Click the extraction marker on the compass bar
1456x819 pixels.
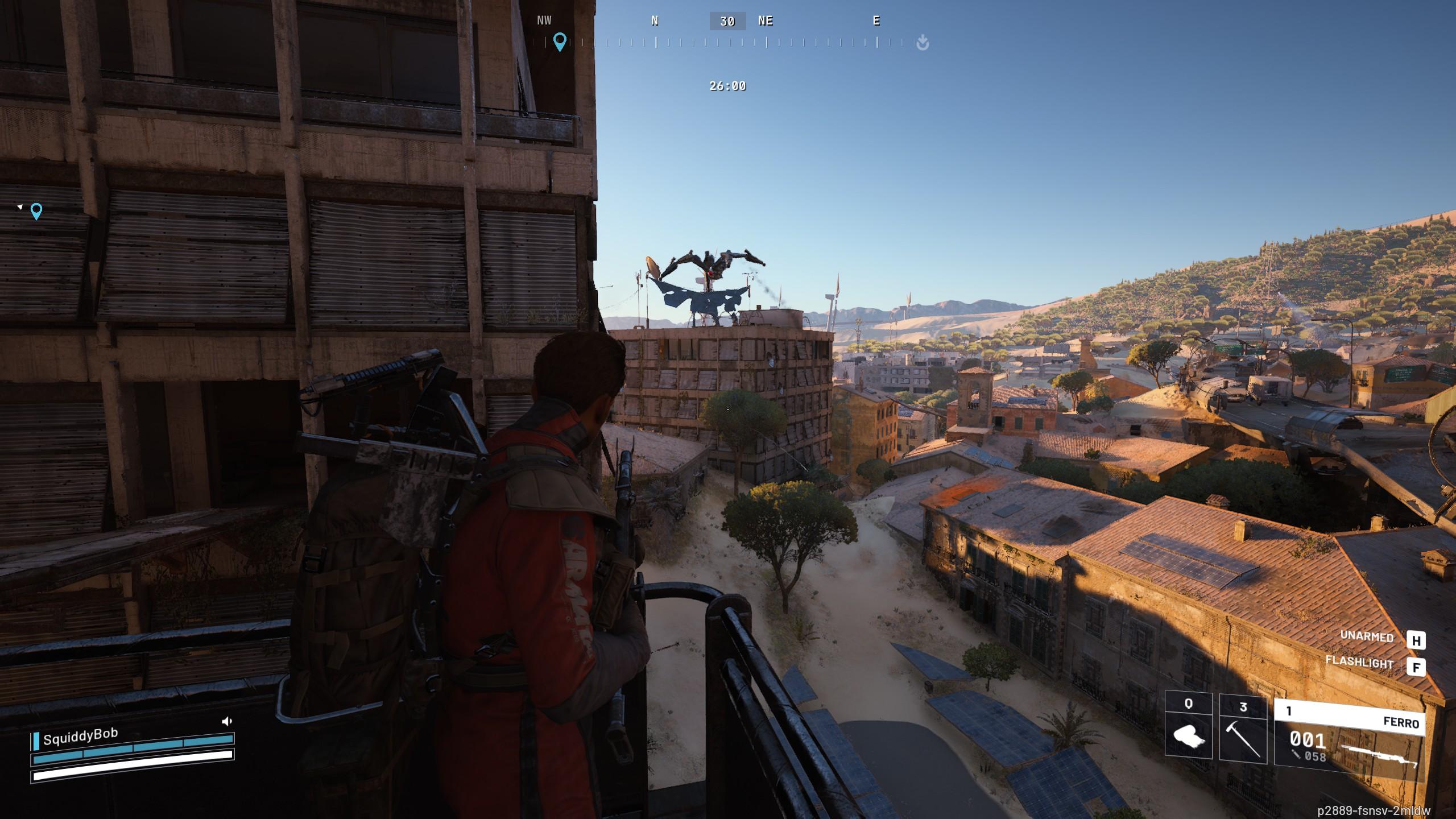(923, 42)
